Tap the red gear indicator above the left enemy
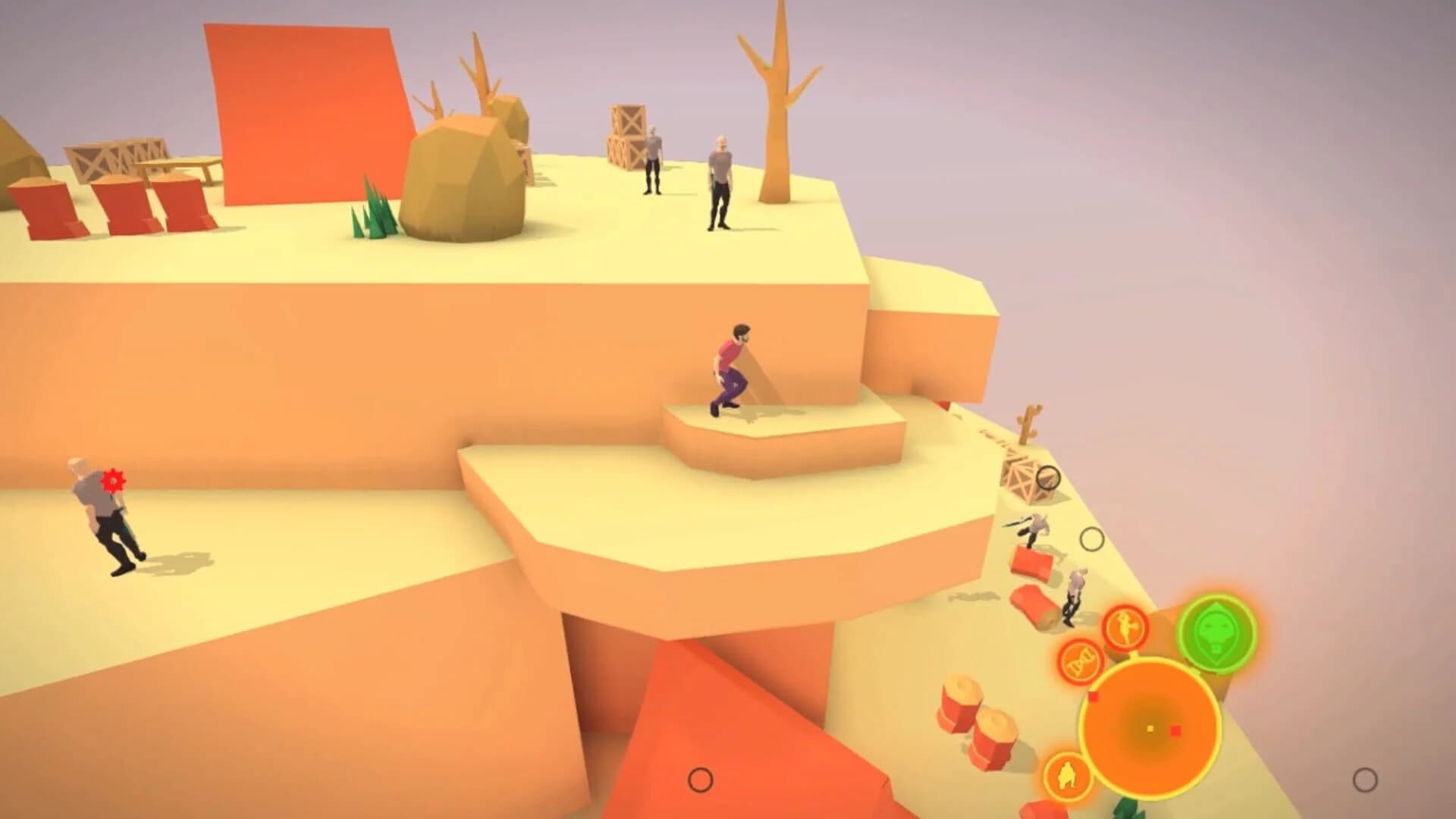The image size is (1456, 819). coord(112,480)
